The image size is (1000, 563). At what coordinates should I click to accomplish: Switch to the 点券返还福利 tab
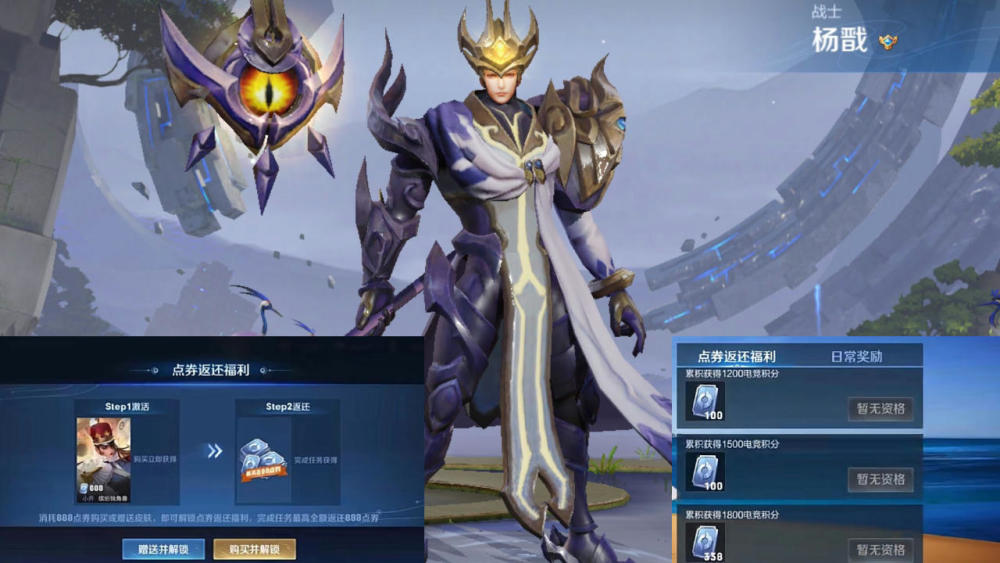coord(736,356)
